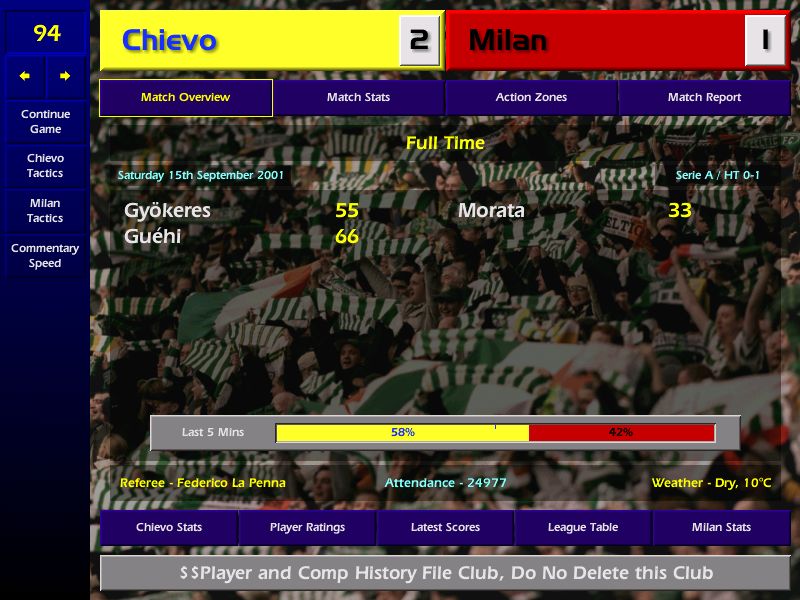800x600 pixels.
Task: View the Match Report tab
Action: point(704,98)
